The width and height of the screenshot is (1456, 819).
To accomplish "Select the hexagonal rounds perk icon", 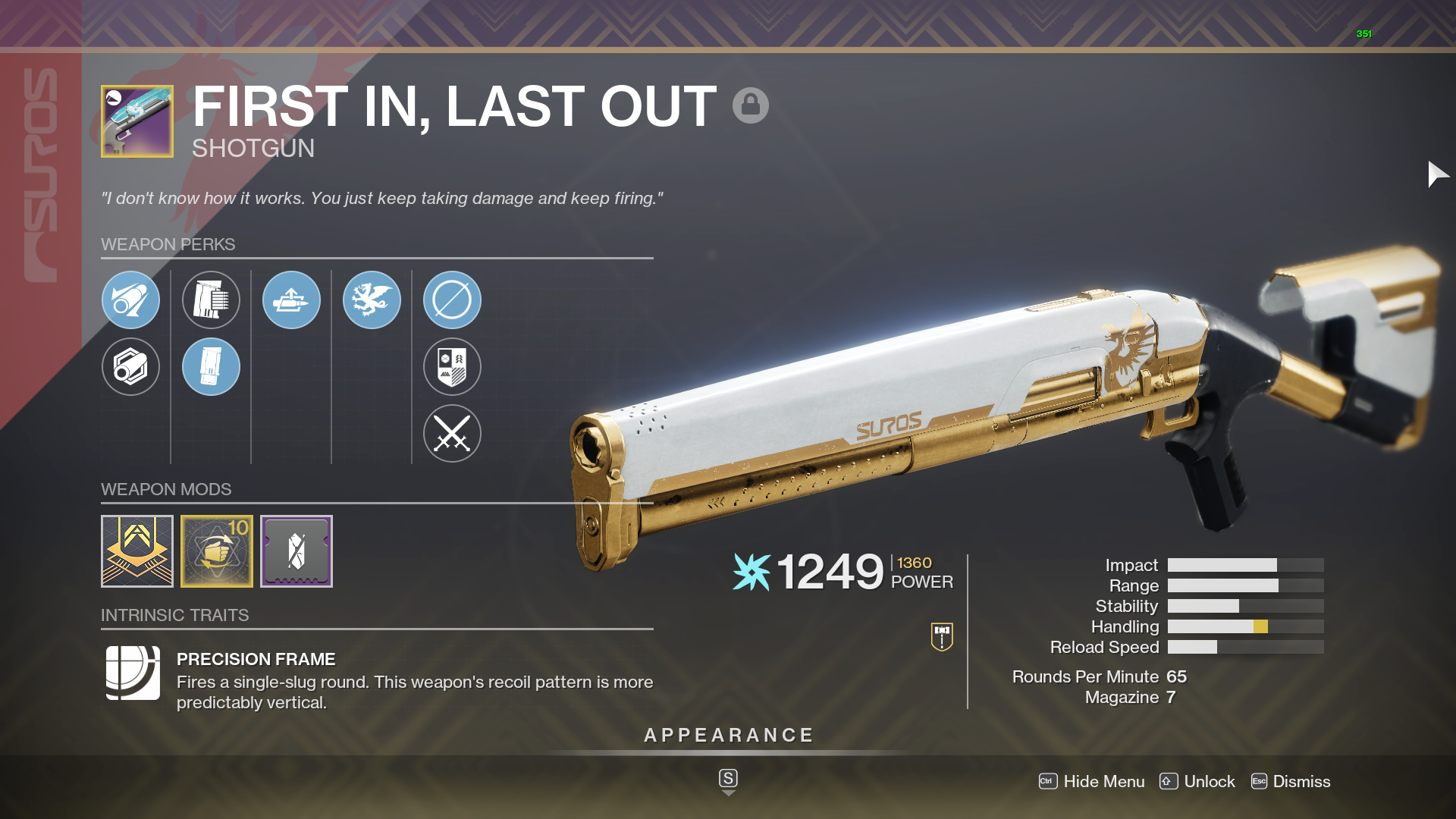I will (130, 367).
